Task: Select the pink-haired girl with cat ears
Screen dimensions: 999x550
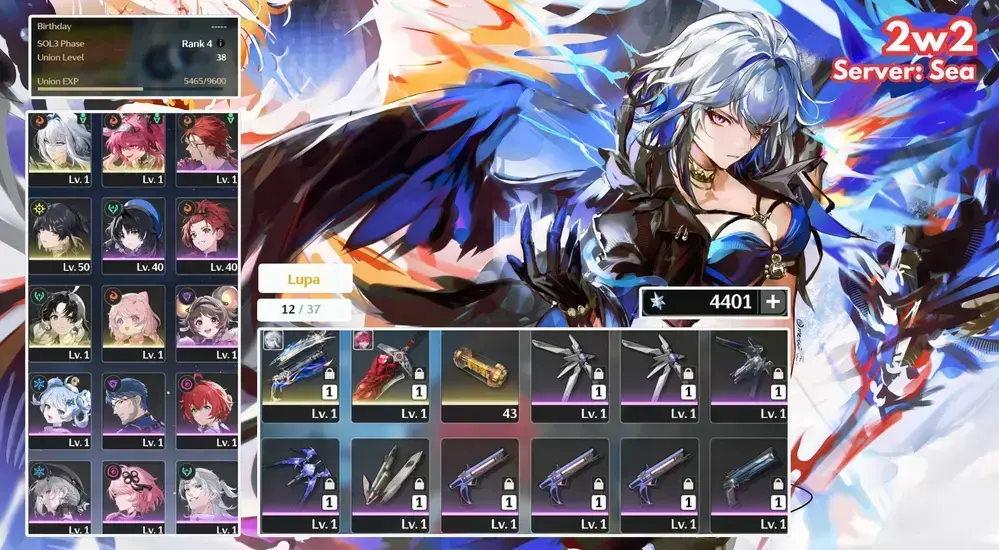Action: pyautogui.click(x=133, y=322)
